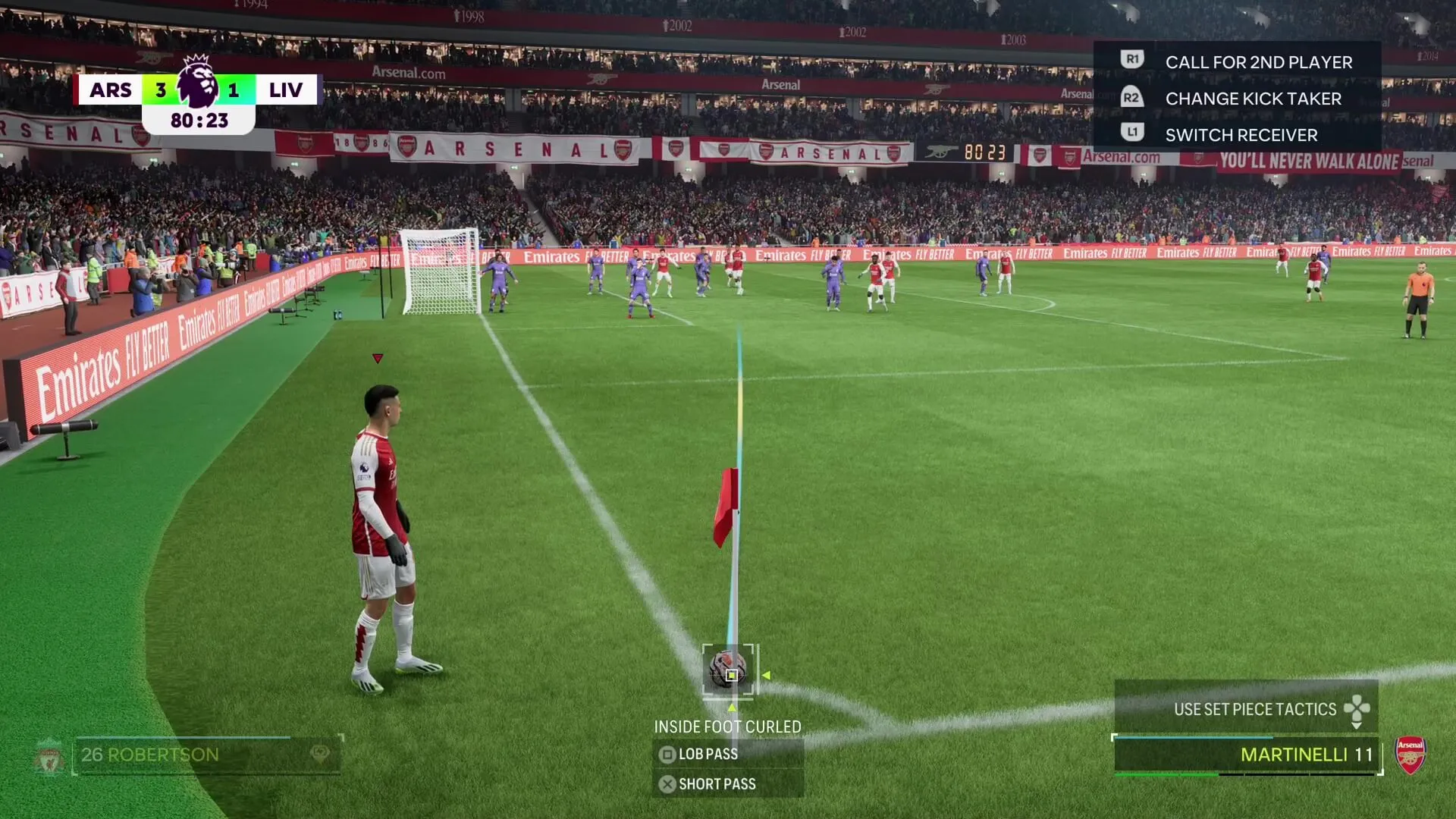
Task: Choose the Short Pass kick option
Action: point(717,784)
